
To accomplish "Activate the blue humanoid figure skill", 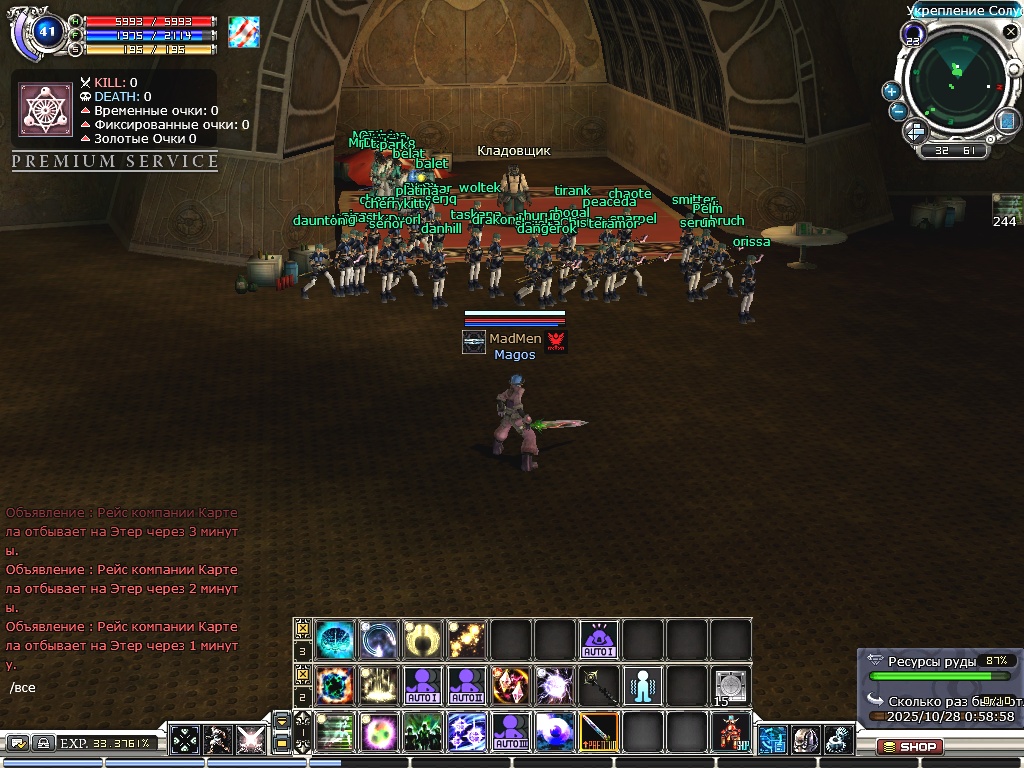I will pos(643,686).
